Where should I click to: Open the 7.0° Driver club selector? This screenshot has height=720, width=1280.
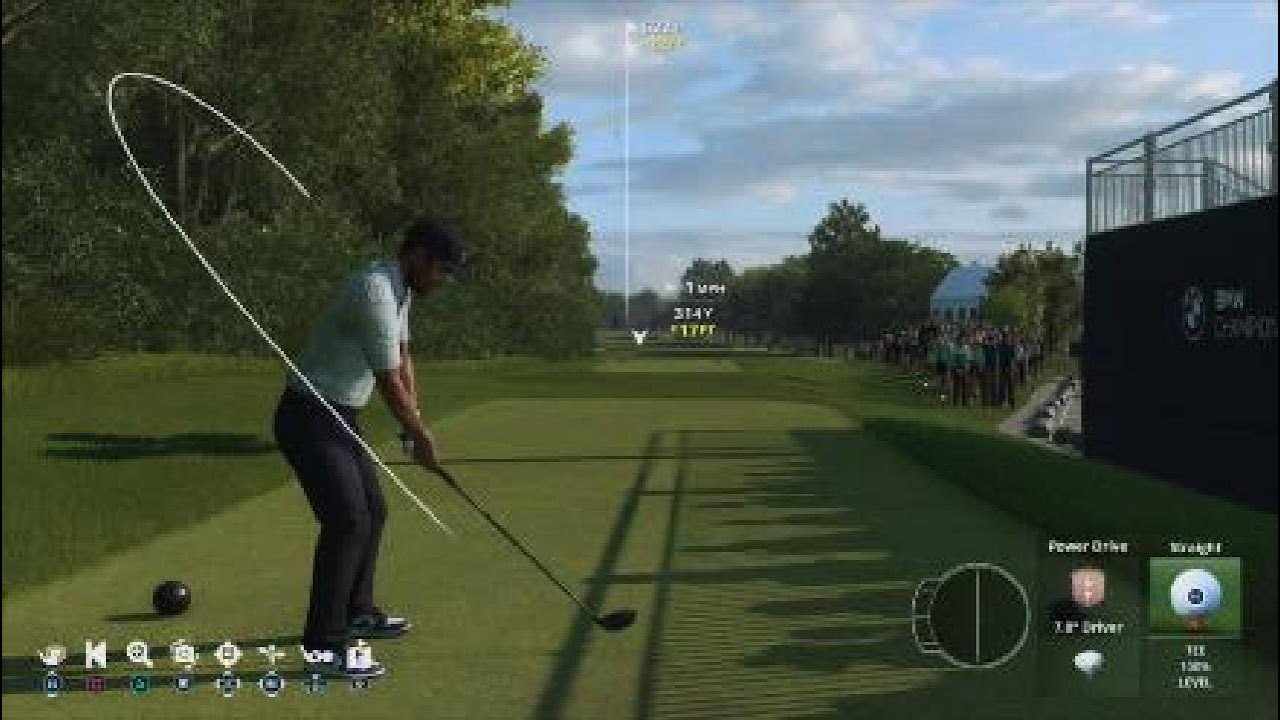point(1087,628)
